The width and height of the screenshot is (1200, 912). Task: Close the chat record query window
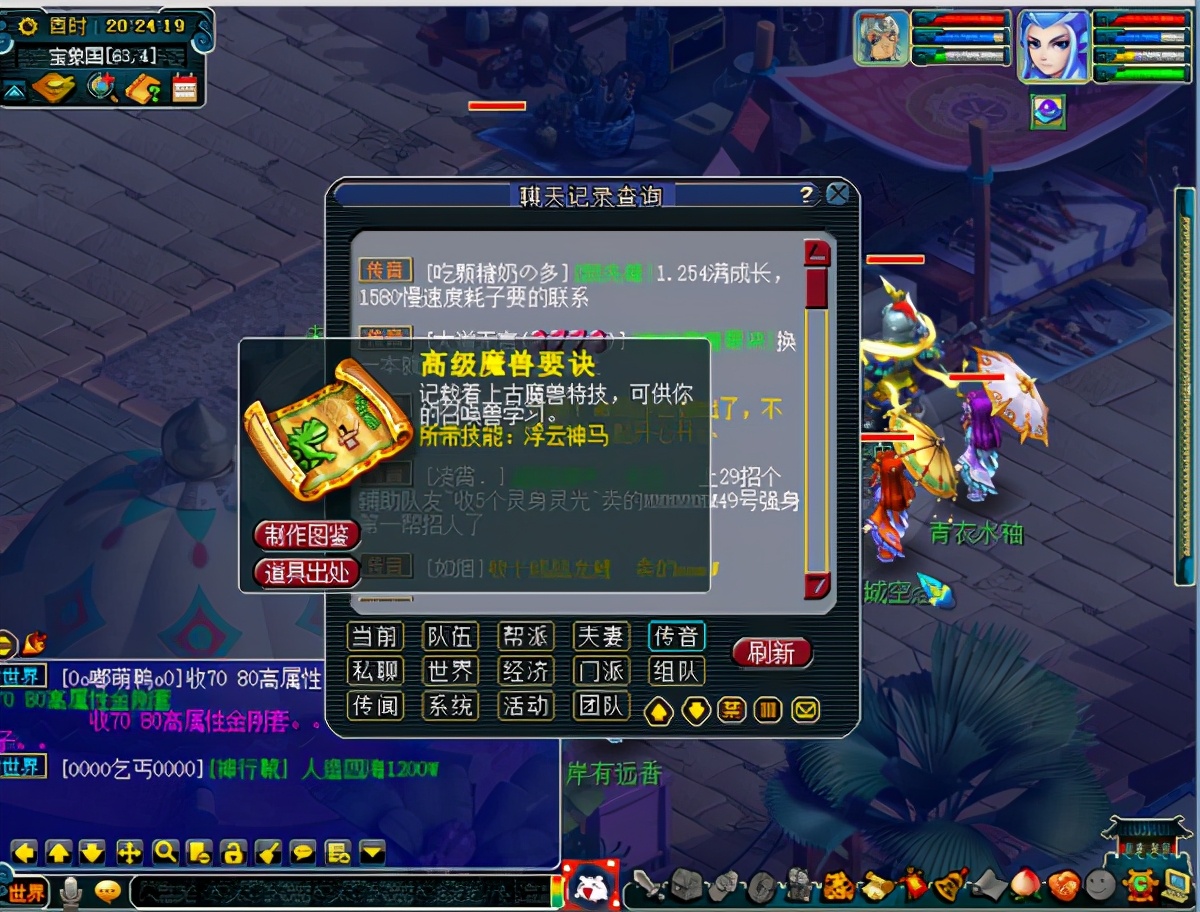[x=838, y=194]
